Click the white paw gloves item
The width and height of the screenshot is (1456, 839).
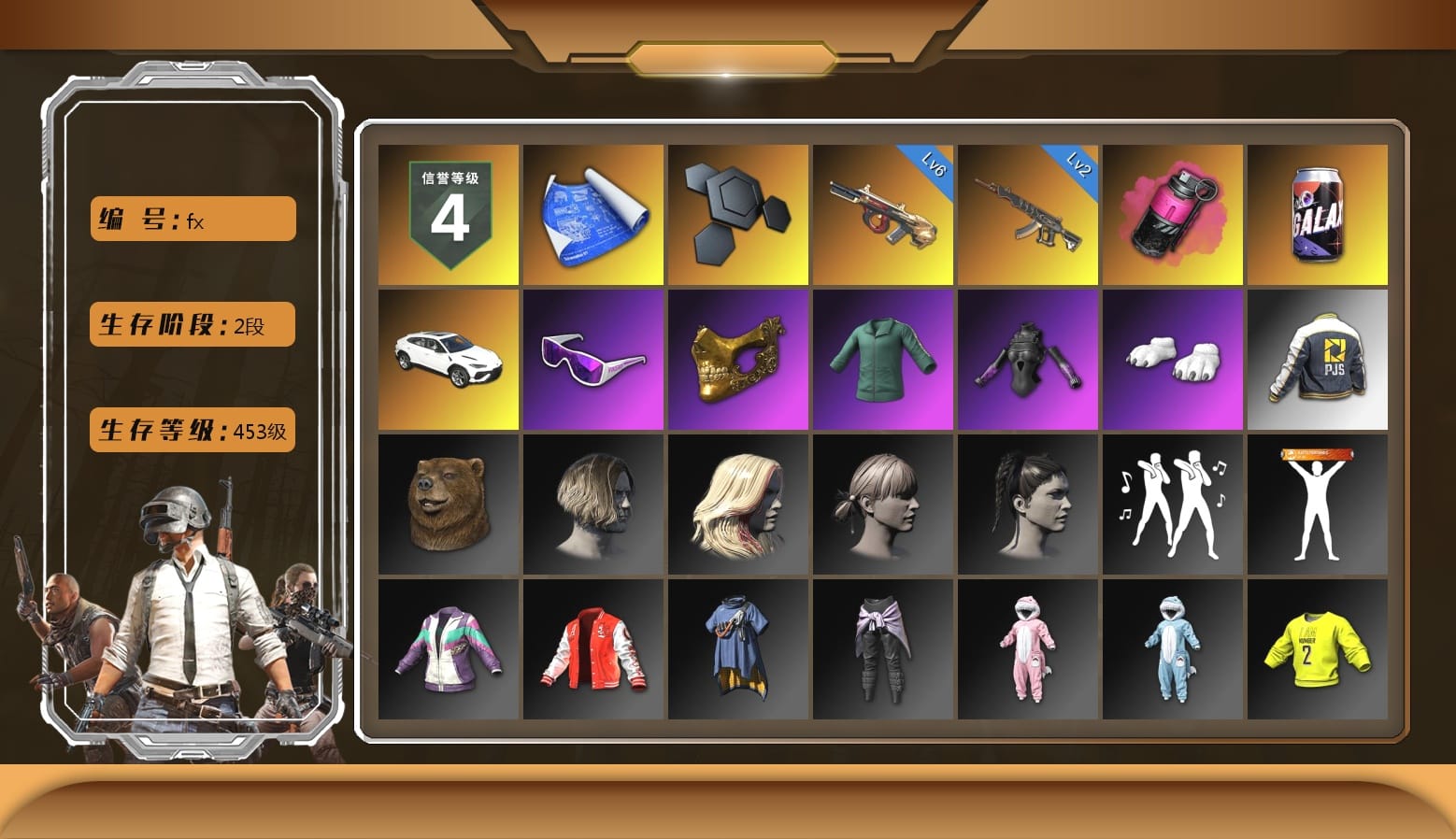coord(1172,359)
